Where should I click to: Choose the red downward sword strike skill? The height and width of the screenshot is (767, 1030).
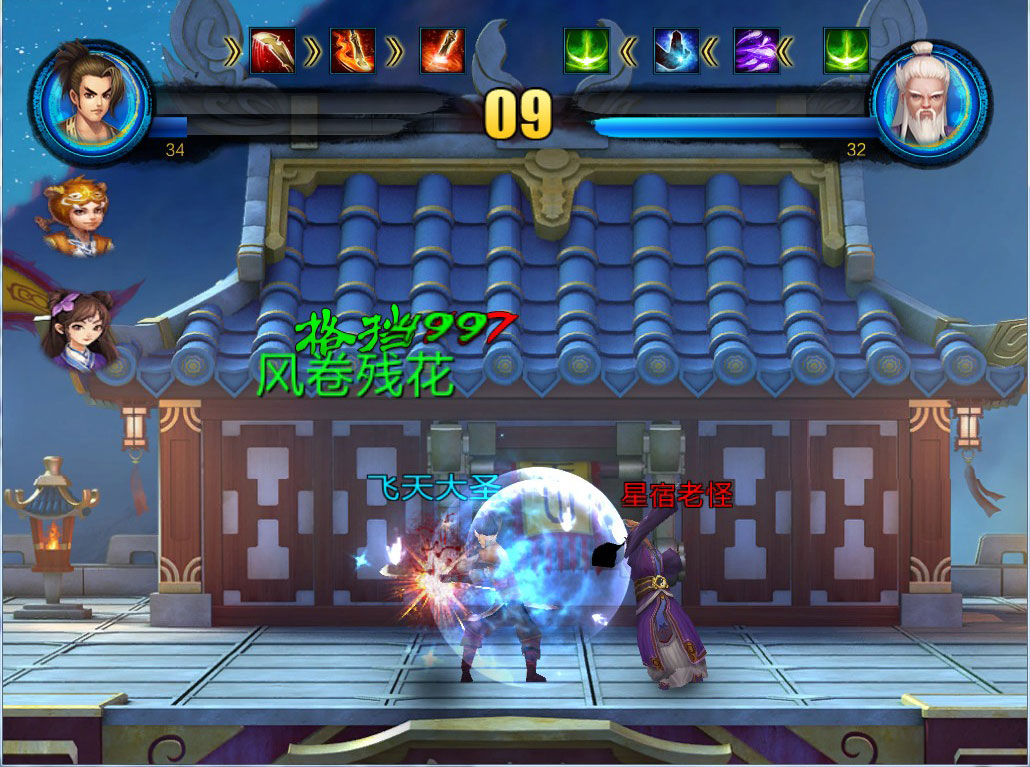tap(442, 51)
